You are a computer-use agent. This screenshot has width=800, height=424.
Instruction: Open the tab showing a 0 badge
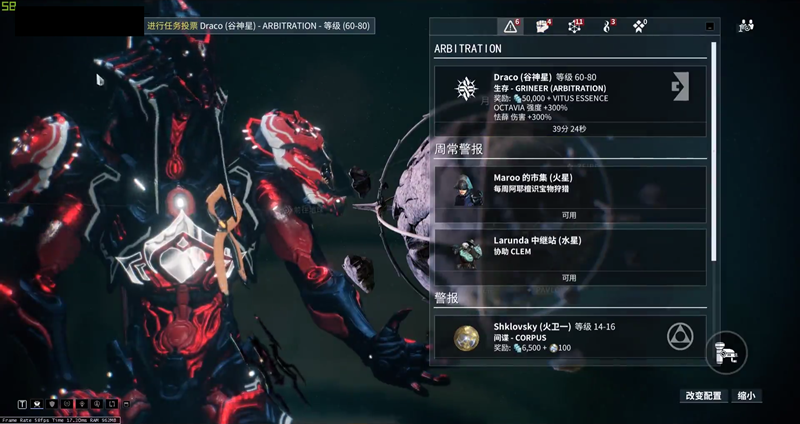pyautogui.click(x=638, y=26)
